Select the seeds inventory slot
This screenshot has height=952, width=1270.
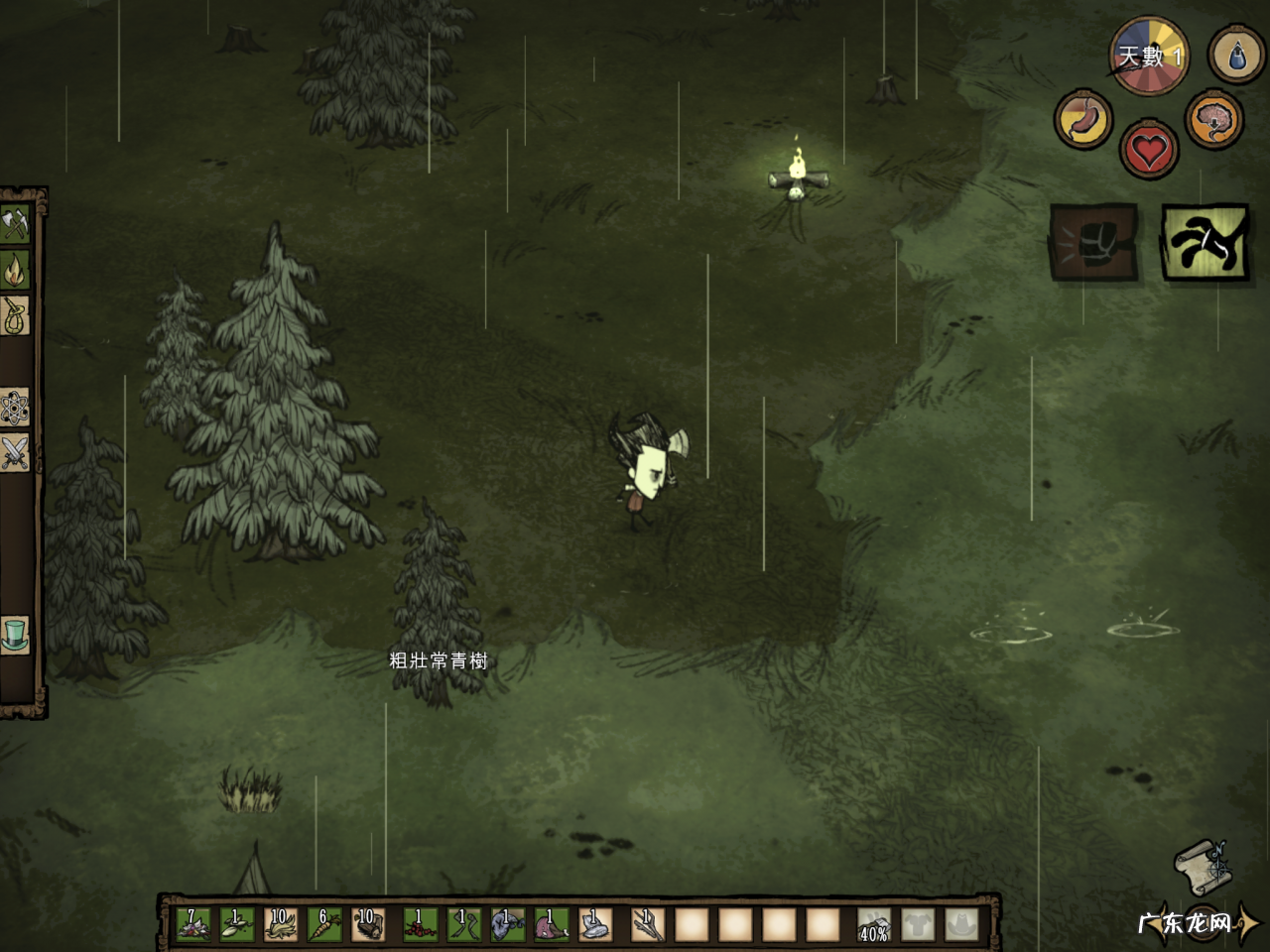point(236,924)
